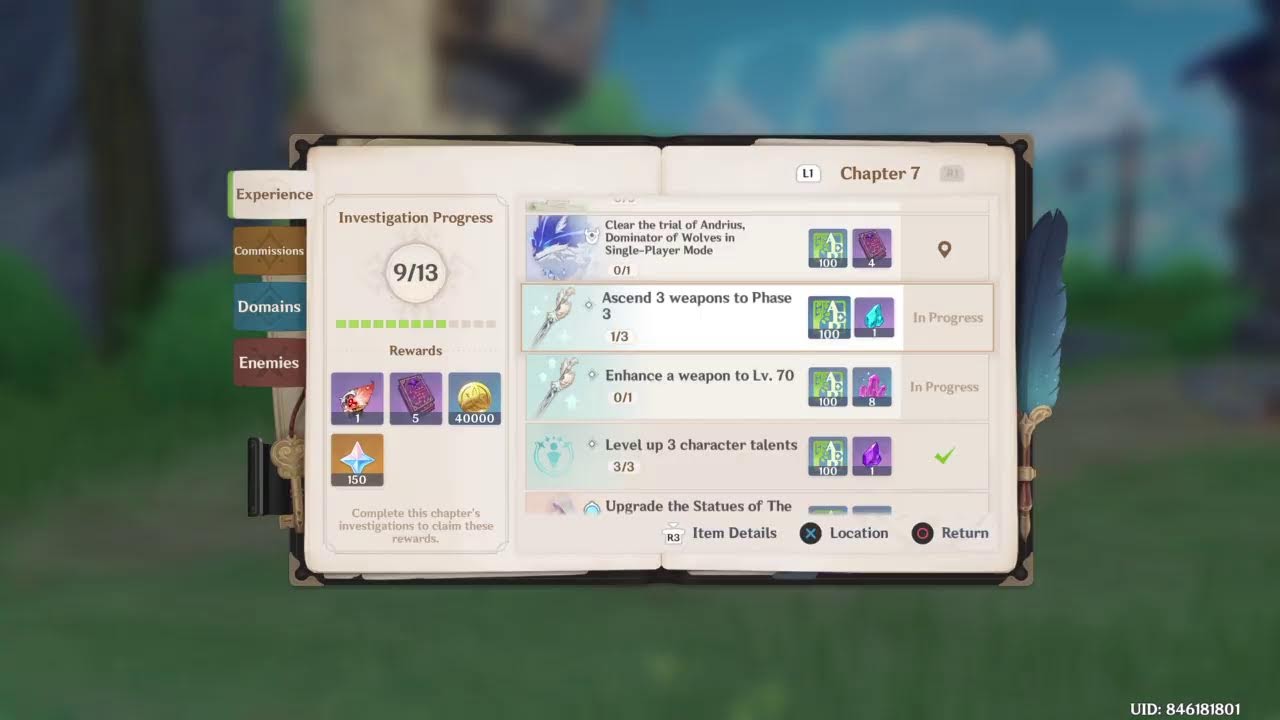1280x720 pixels.
Task: Open Item Details
Action: 720,533
